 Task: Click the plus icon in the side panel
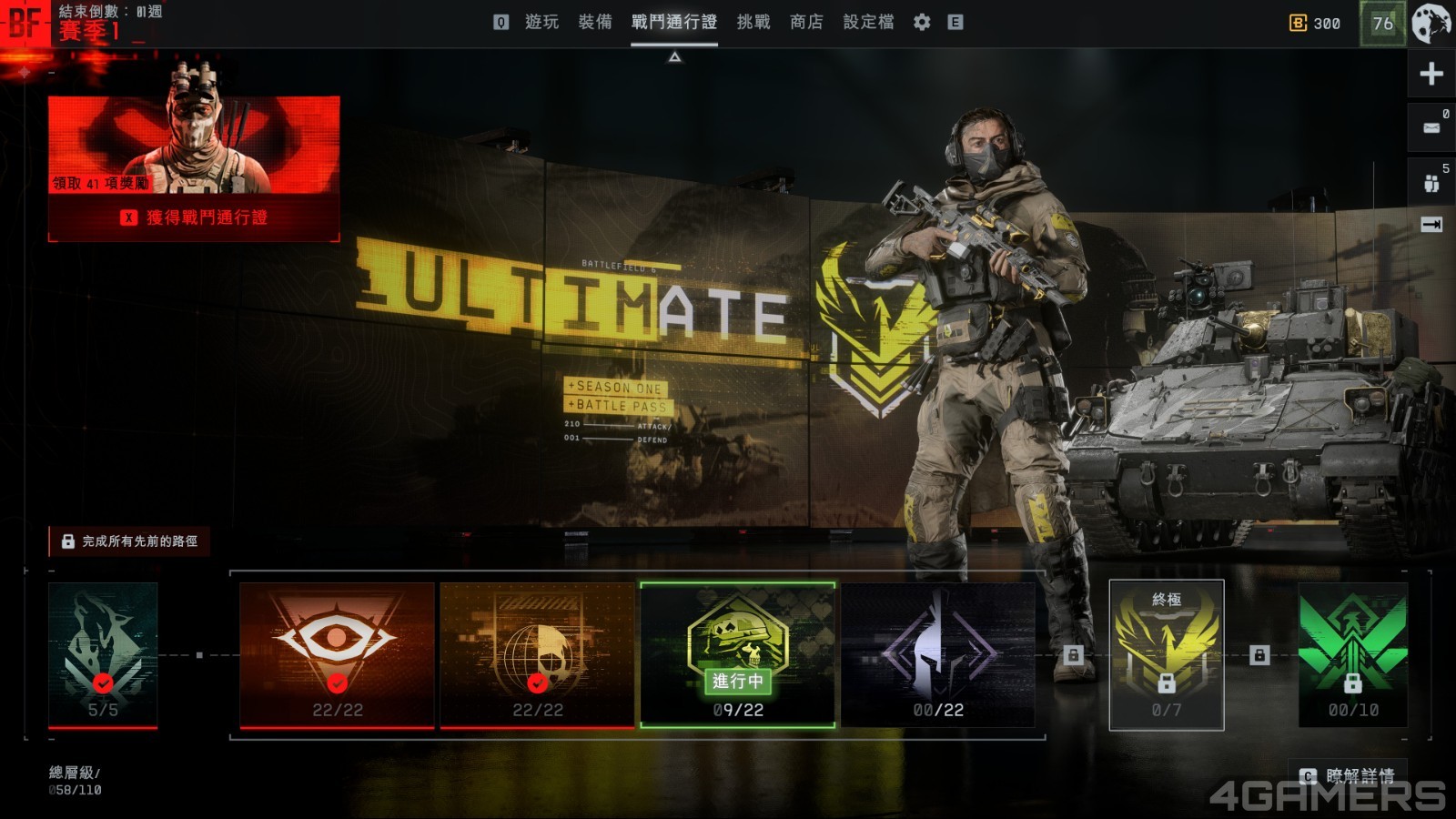click(1431, 74)
